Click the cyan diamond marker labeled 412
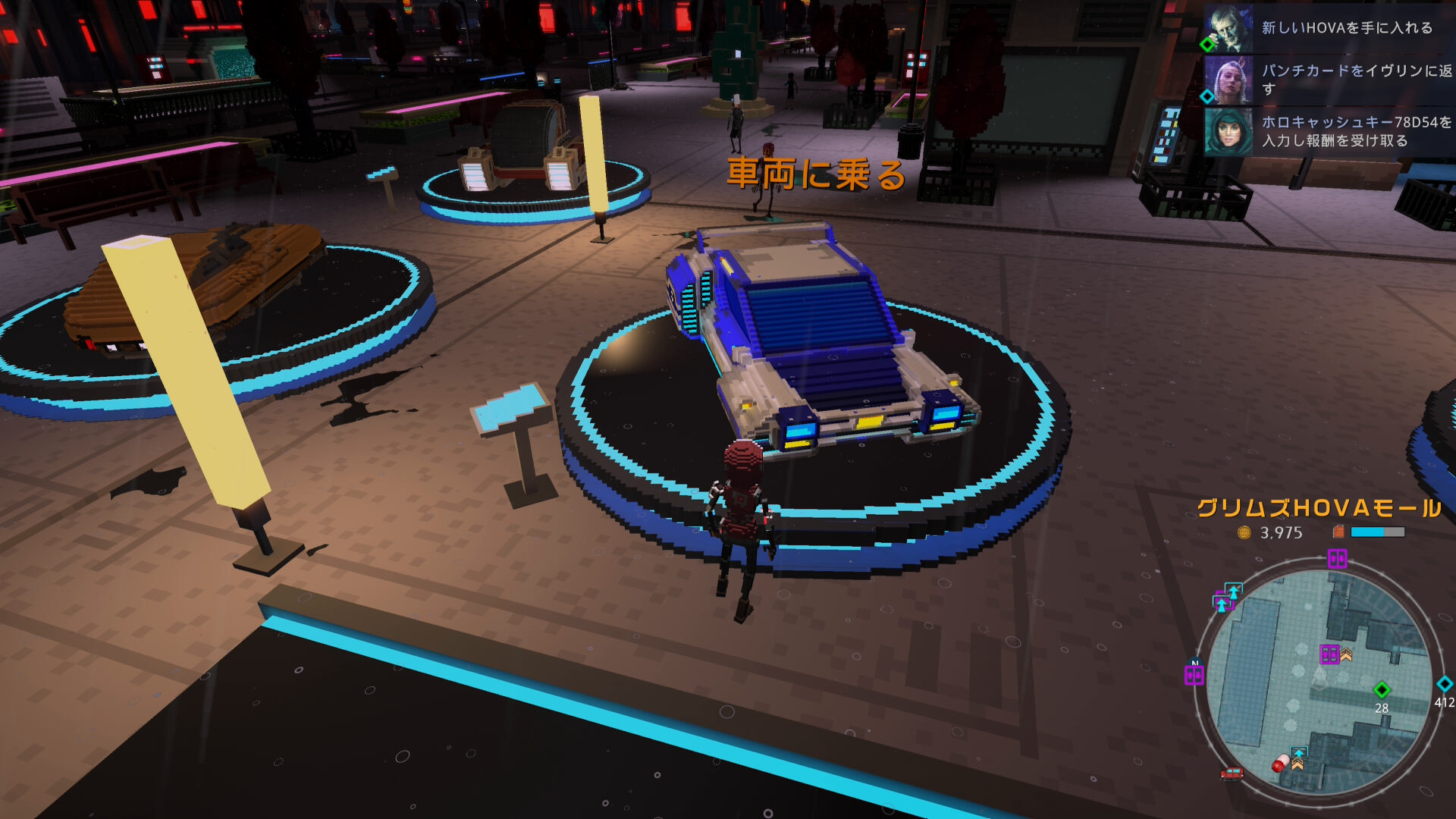1456x819 pixels. coord(1445,684)
